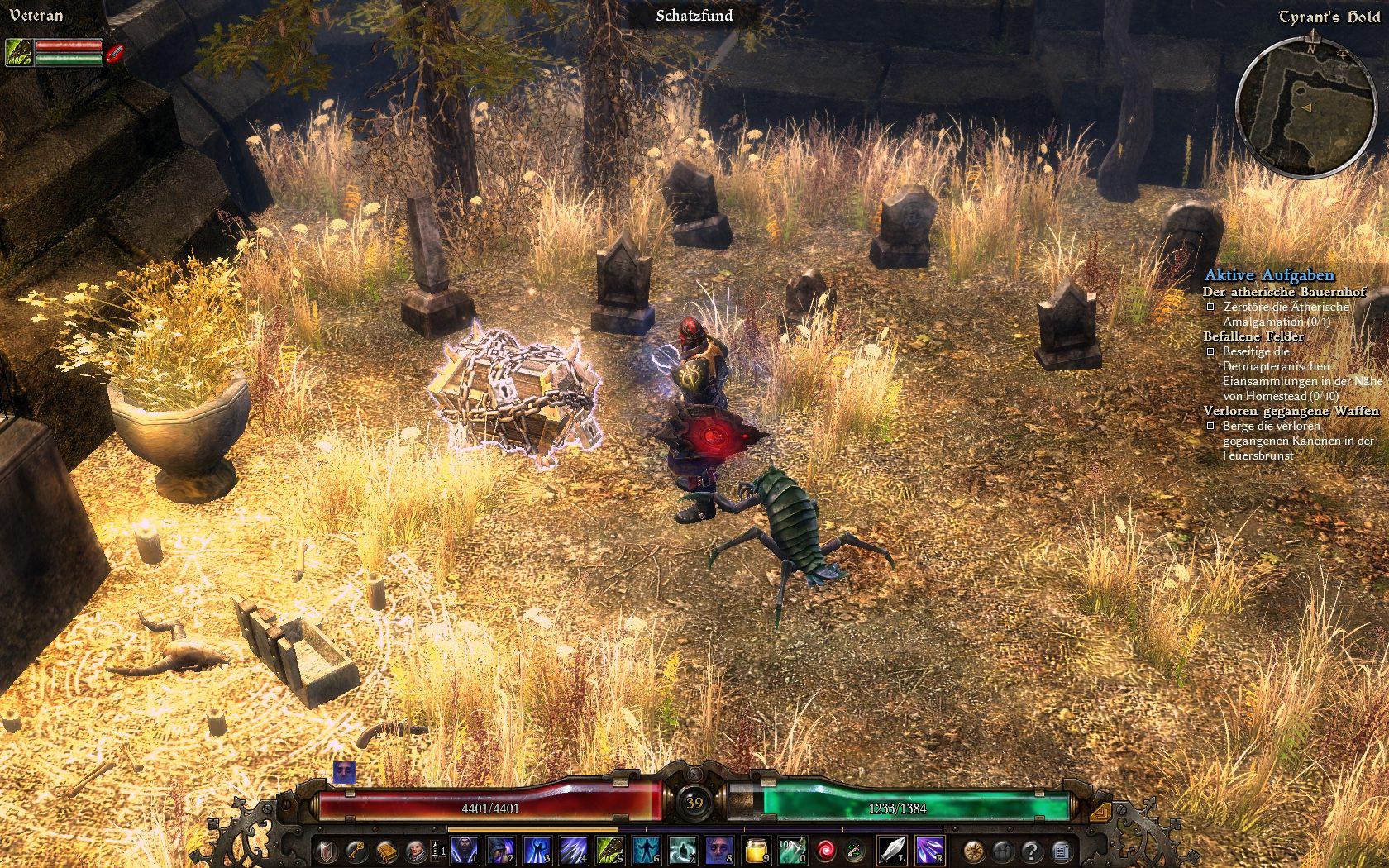Use the pale face skill in slot 8
Viewport: 1389px width, 868px height.
tap(719, 850)
